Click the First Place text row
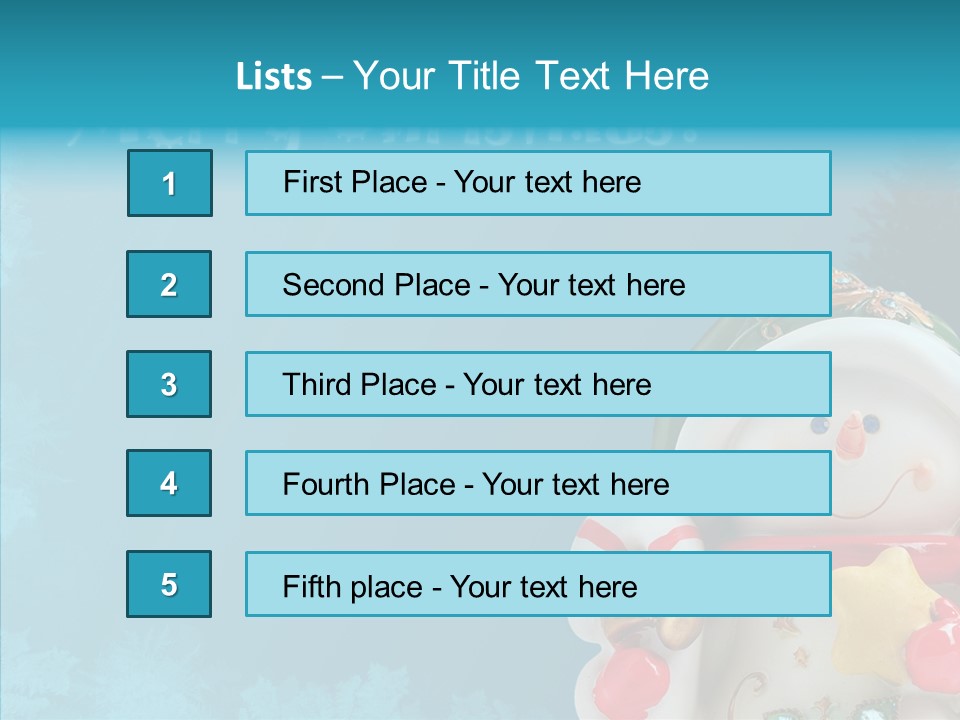 [x=538, y=183]
